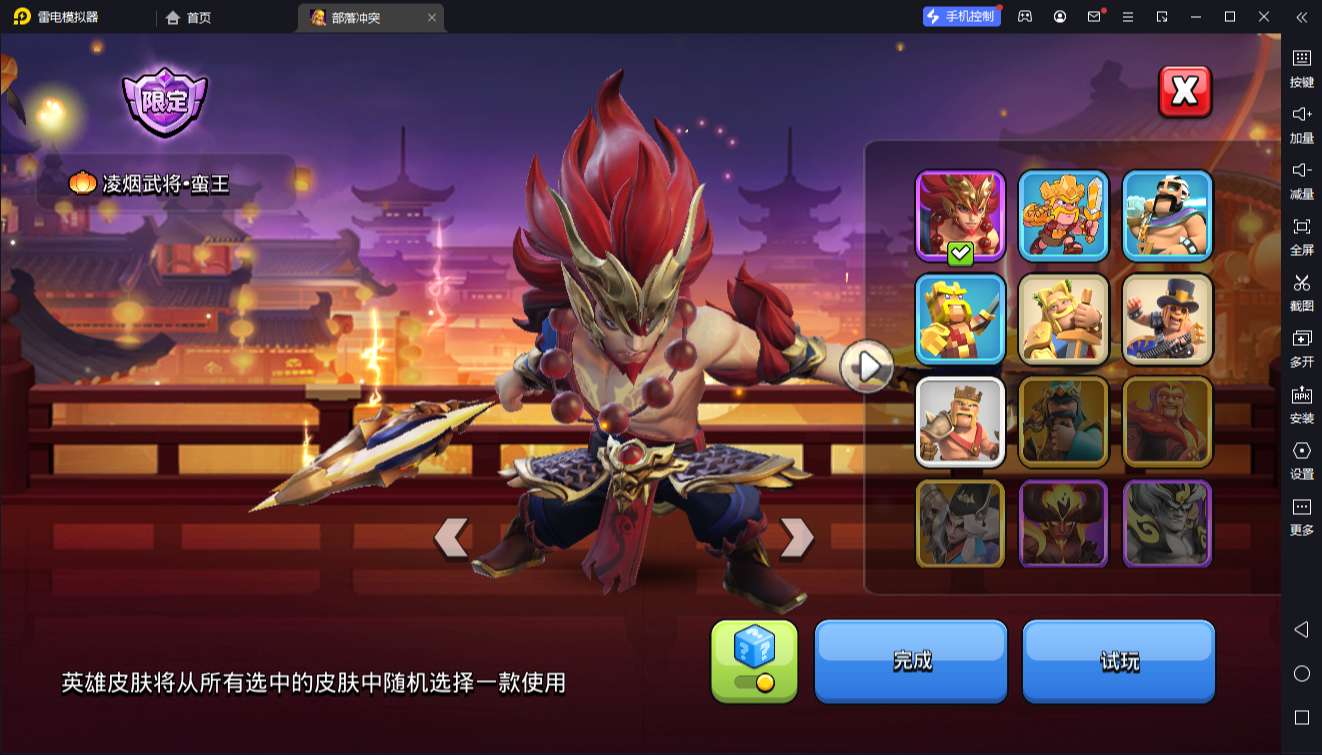Check the mail notification icon in title bar

pyautogui.click(x=1096, y=17)
